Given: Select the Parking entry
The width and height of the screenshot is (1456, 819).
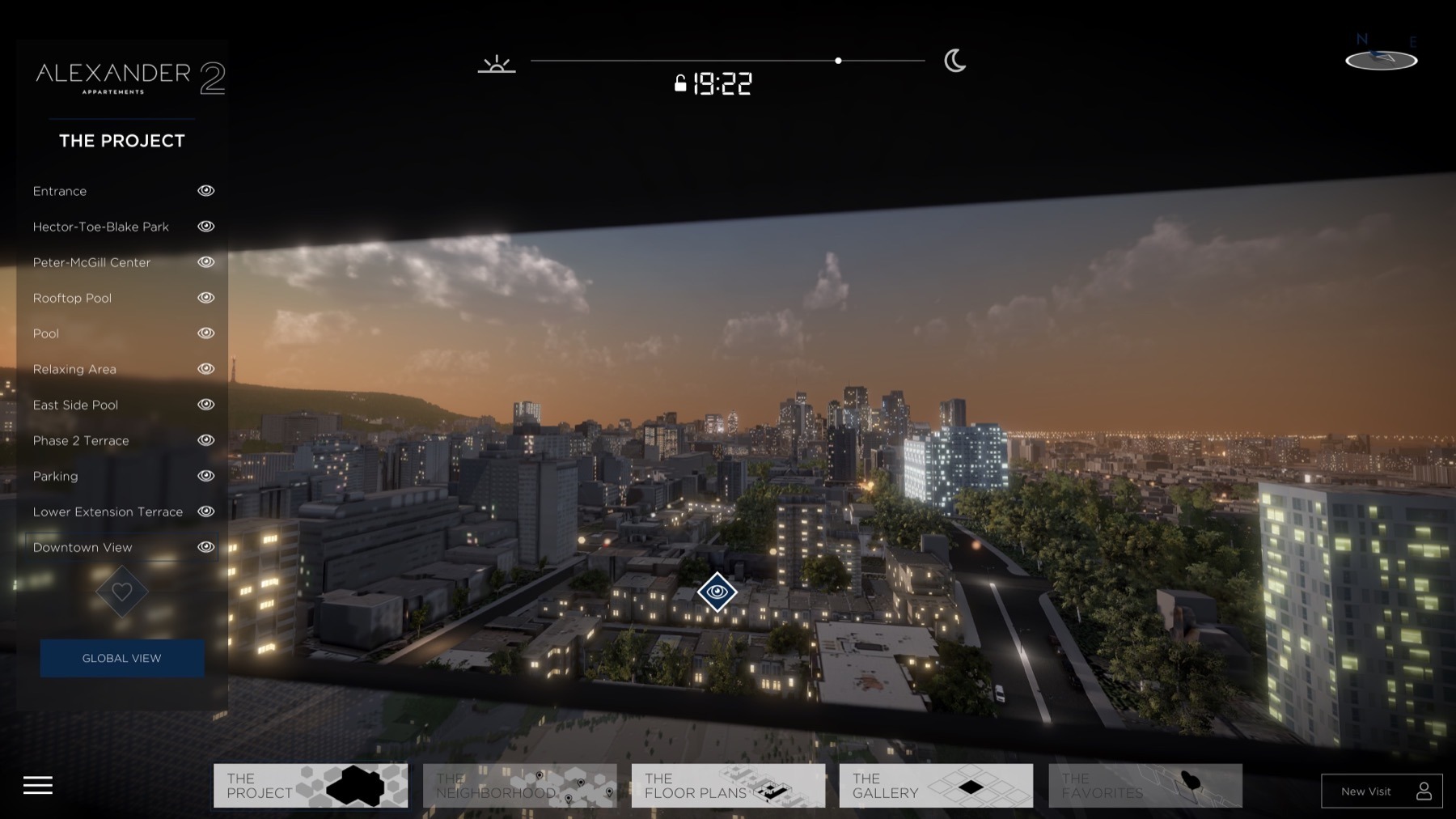Looking at the screenshot, I should [x=55, y=476].
